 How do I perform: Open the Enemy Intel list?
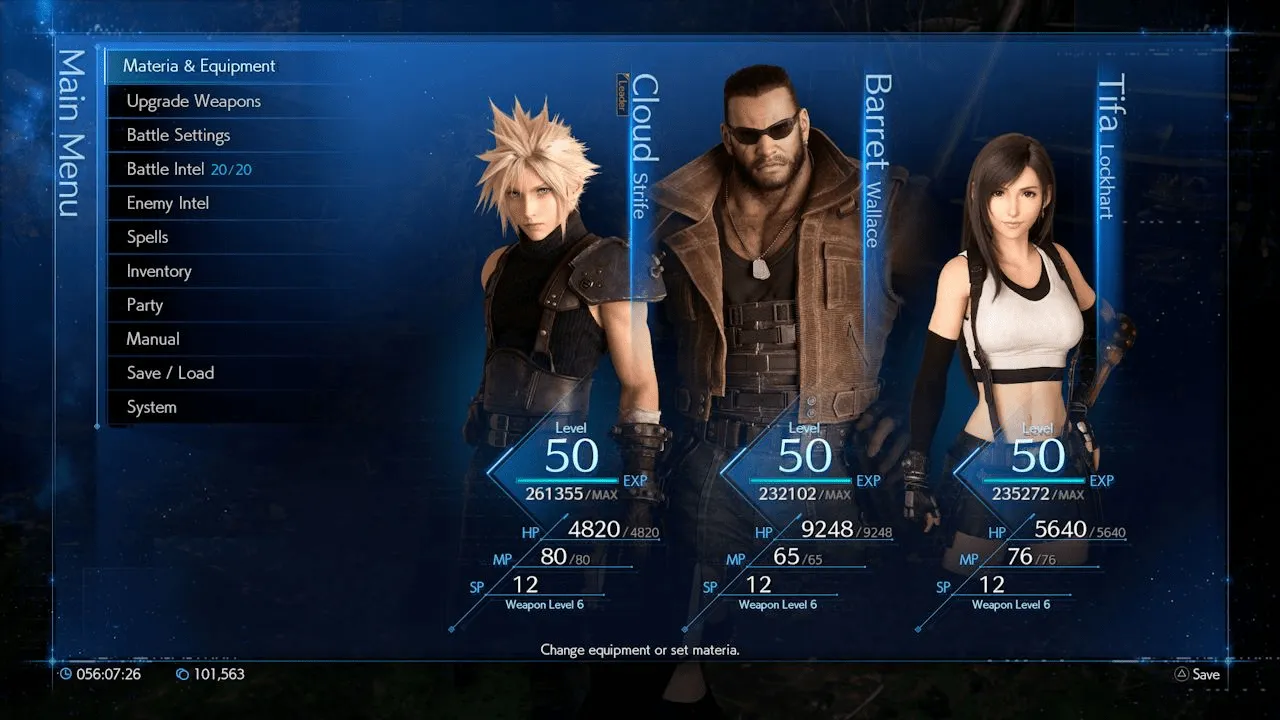pos(167,203)
